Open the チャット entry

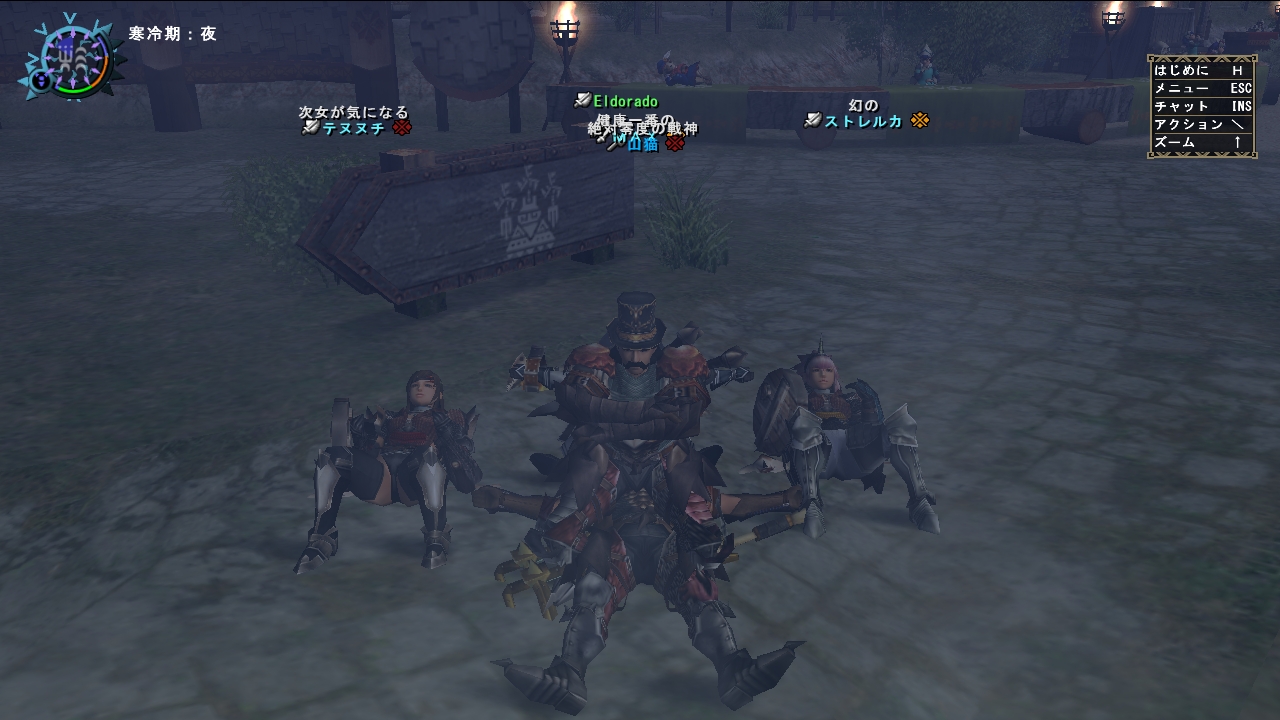tap(1201, 107)
